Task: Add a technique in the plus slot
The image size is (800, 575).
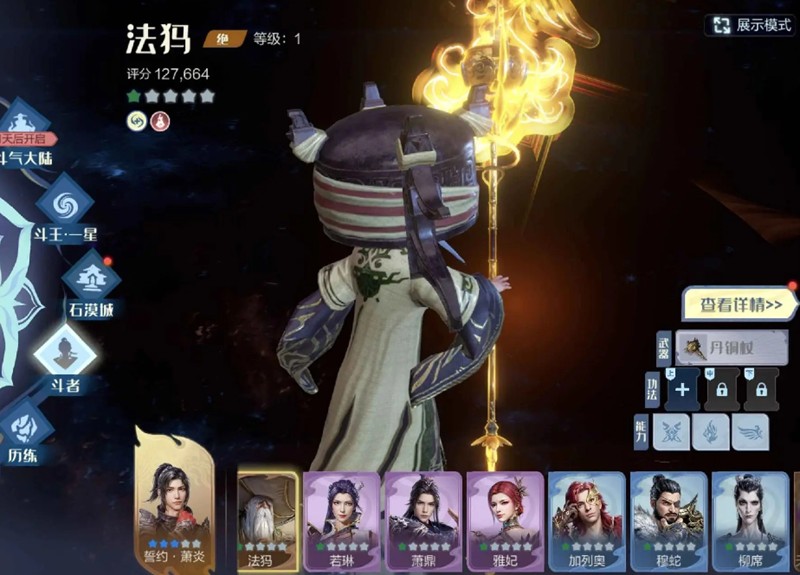Action: 682,390
